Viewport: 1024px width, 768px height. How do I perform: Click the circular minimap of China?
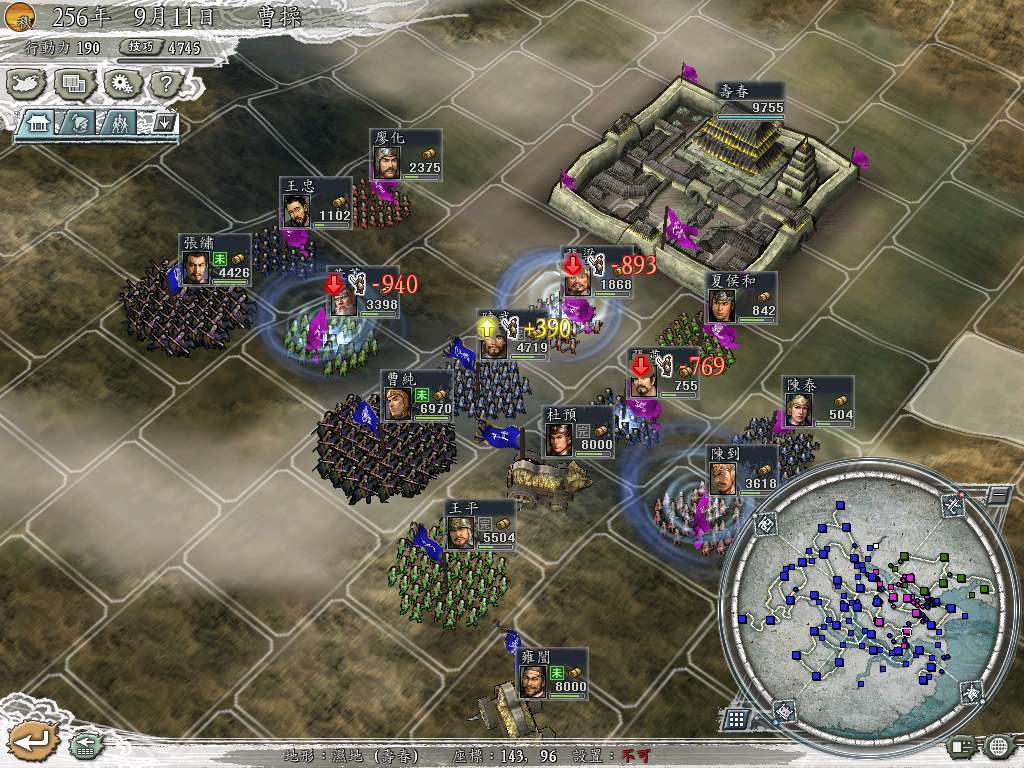858,602
